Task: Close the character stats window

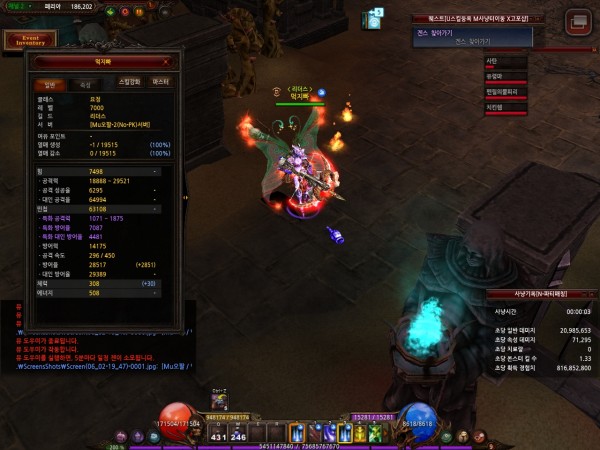Action: coord(165,61)
